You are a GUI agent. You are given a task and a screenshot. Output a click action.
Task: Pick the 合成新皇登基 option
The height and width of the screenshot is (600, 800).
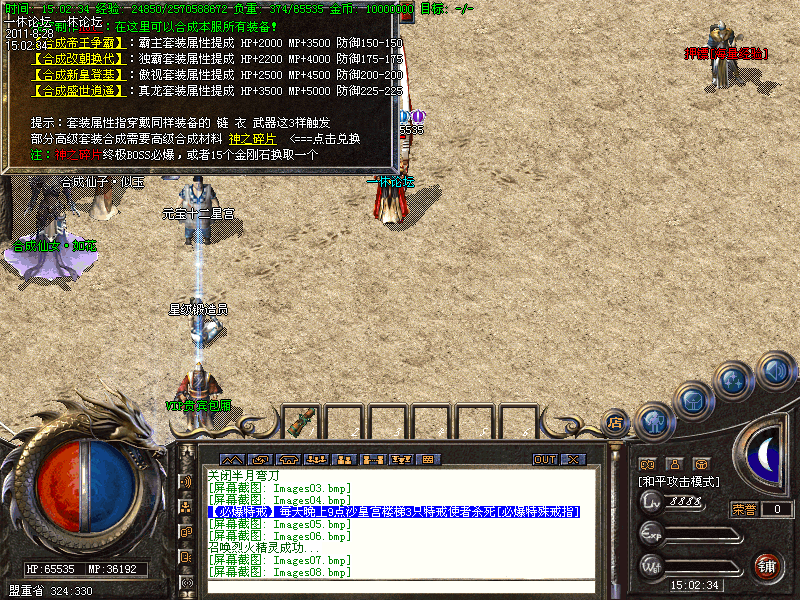click(x=79, y=75)
